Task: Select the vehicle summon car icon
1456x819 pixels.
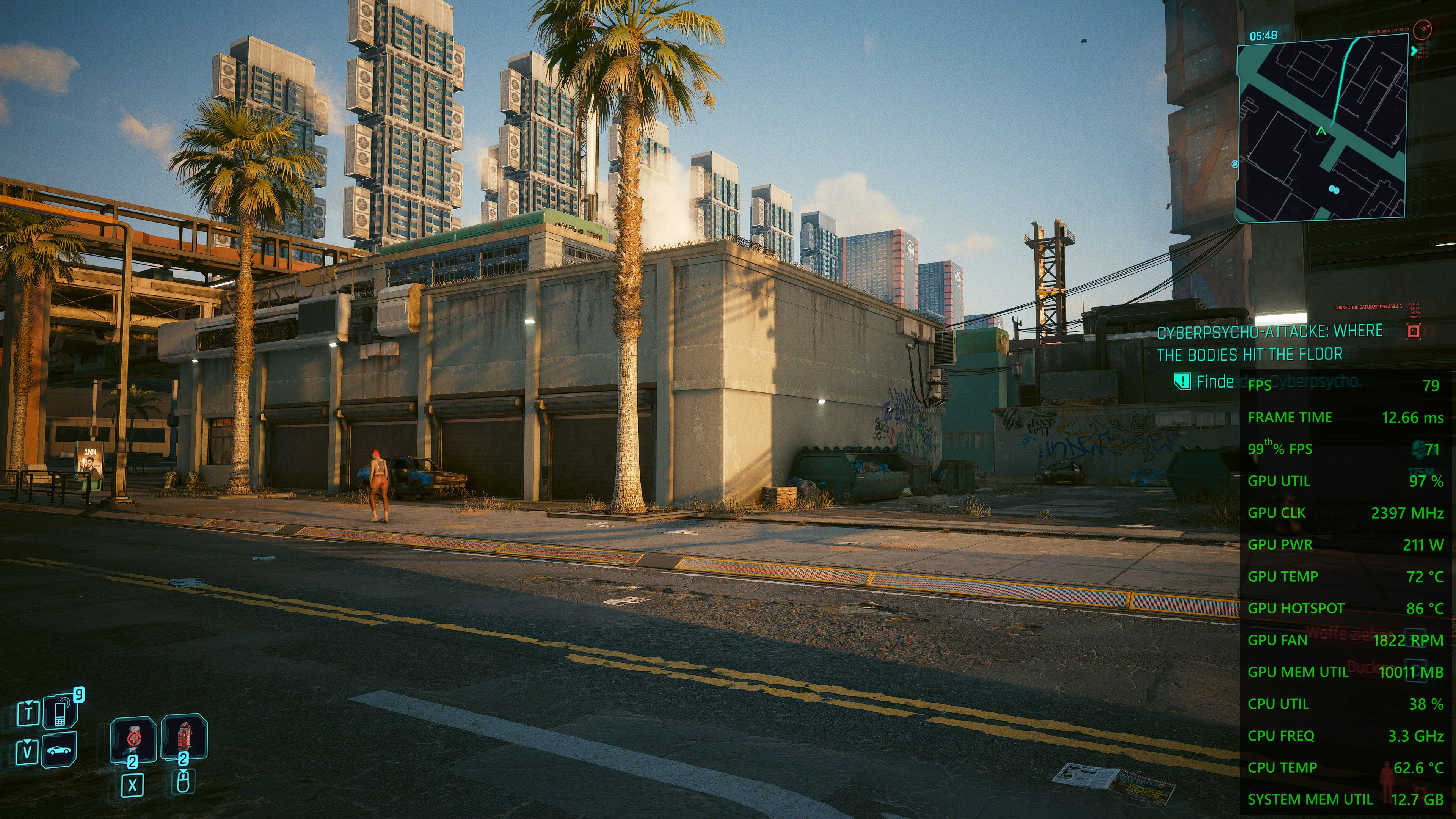Action: pyautogui.click(x=60, y=751)
